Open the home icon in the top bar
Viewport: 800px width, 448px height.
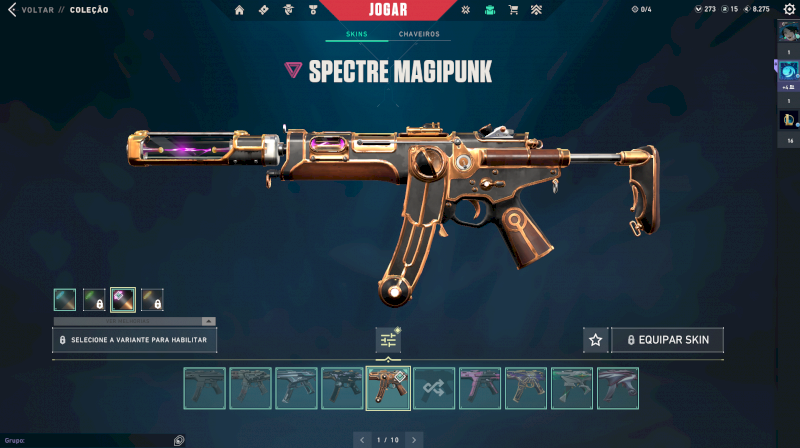239,10
